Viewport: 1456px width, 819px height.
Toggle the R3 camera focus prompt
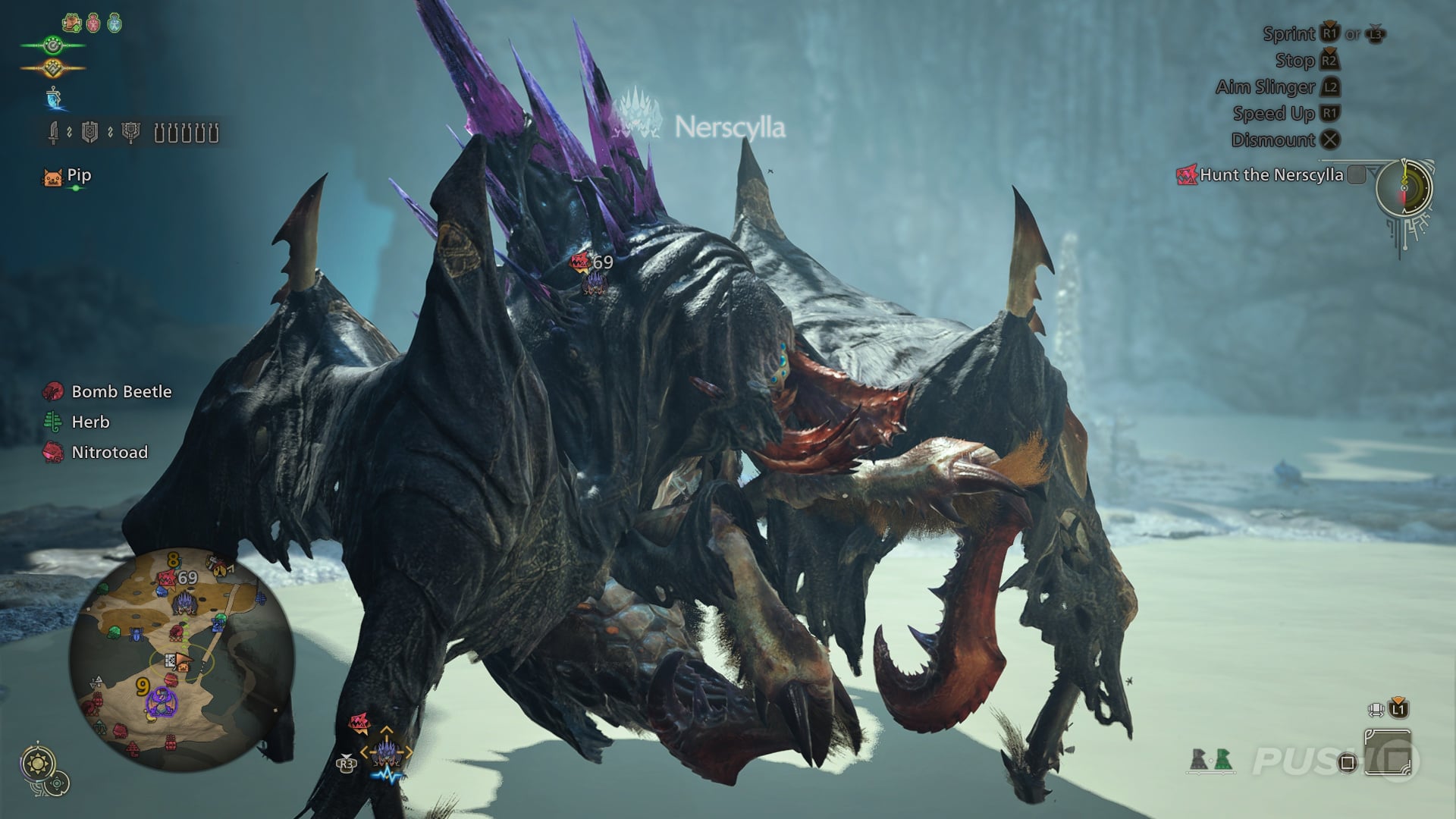(347, 764)
